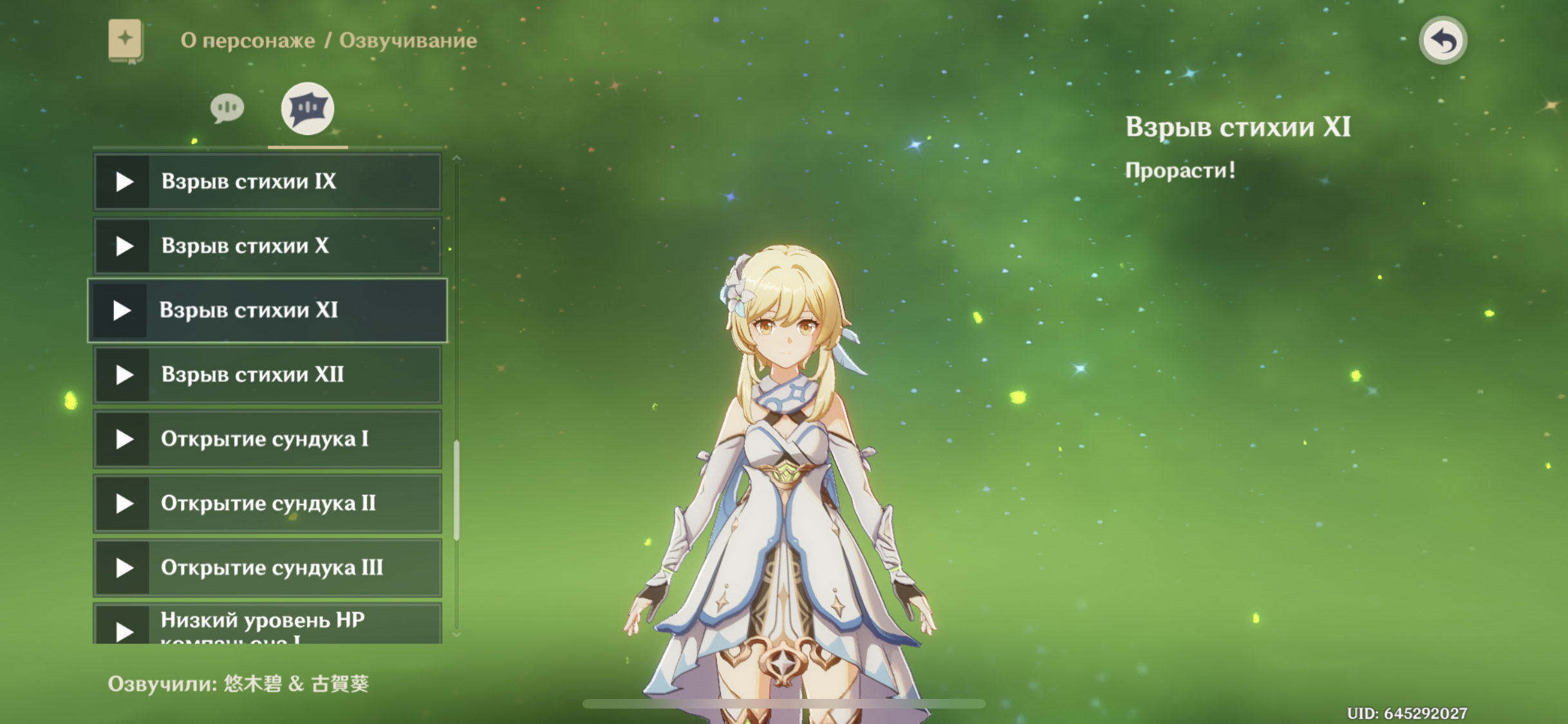Play Открытие сундука I voice line
This screenshot has width=1568, height=724.
[x=124, y=439]
